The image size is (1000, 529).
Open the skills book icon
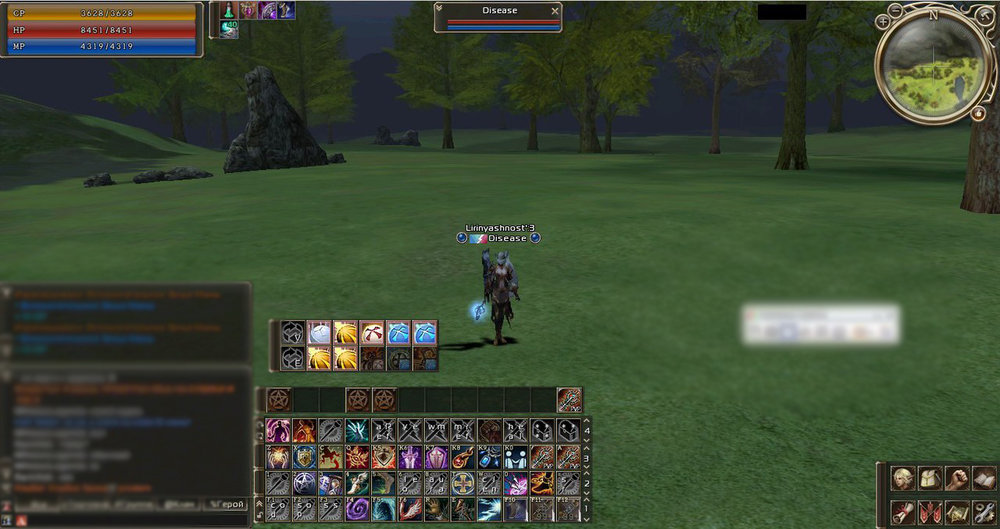coord(984,478)
